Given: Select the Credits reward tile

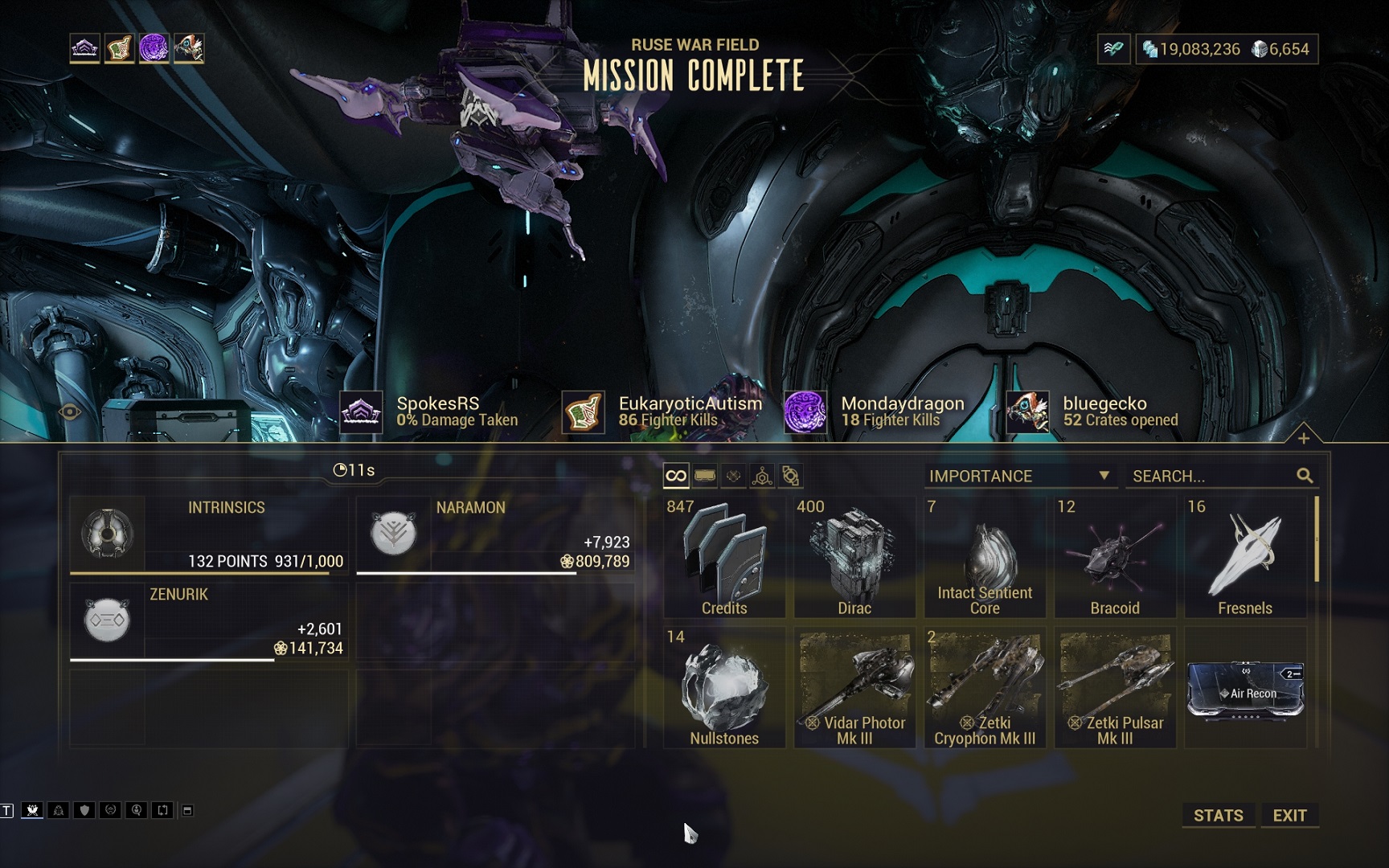Looking at the screenshot, I should tap(724, 557).
